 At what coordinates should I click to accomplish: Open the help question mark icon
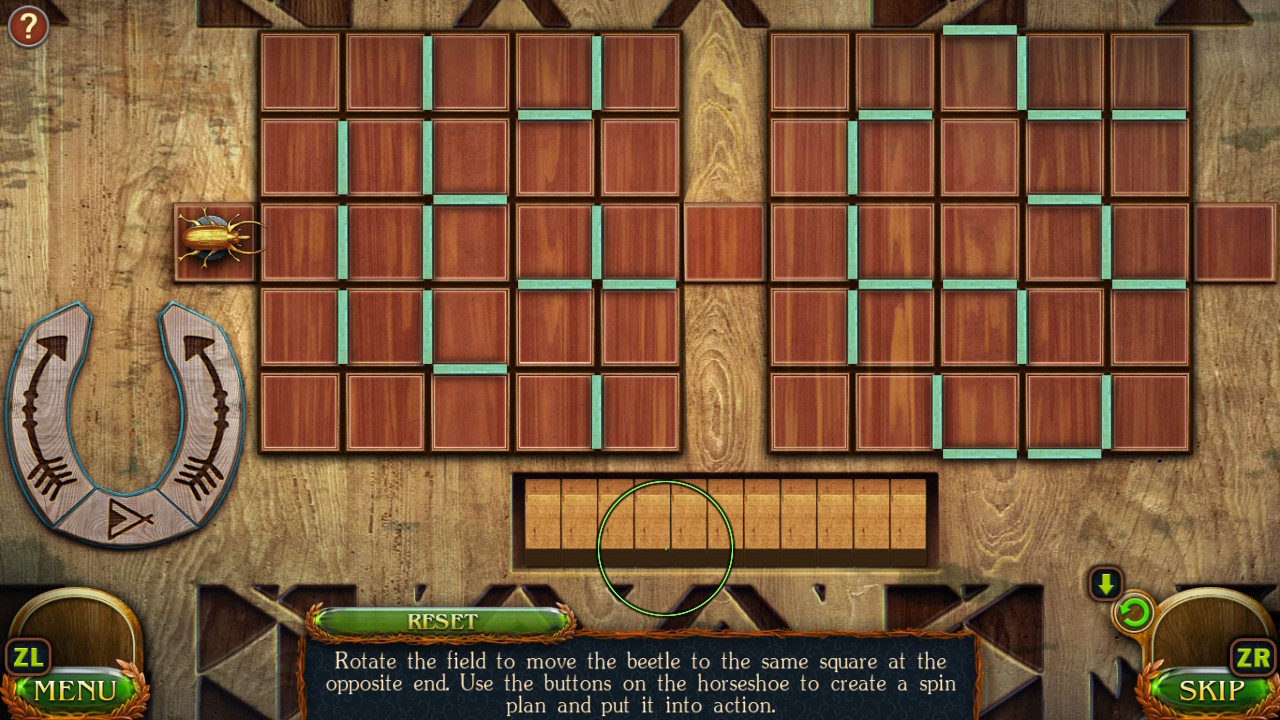point(27,26)
